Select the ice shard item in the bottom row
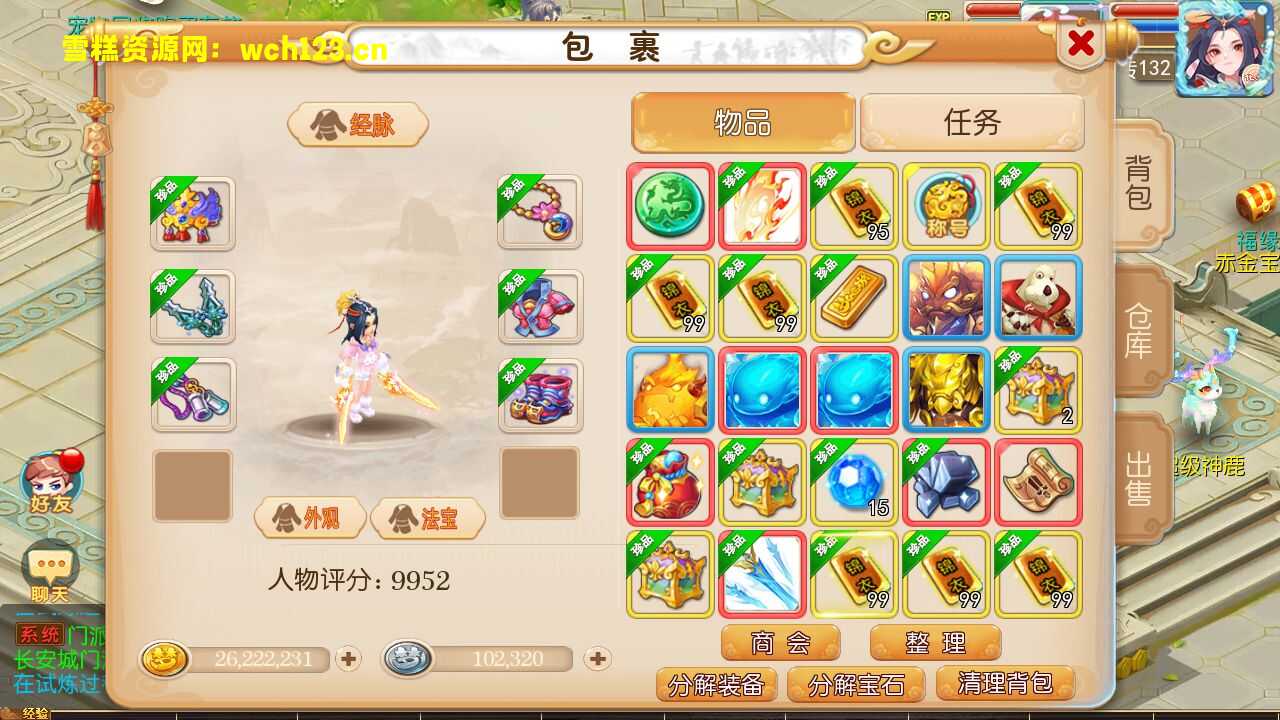Image resolution: width=1280 pixels, height=720 pixels. click(762, 575)
